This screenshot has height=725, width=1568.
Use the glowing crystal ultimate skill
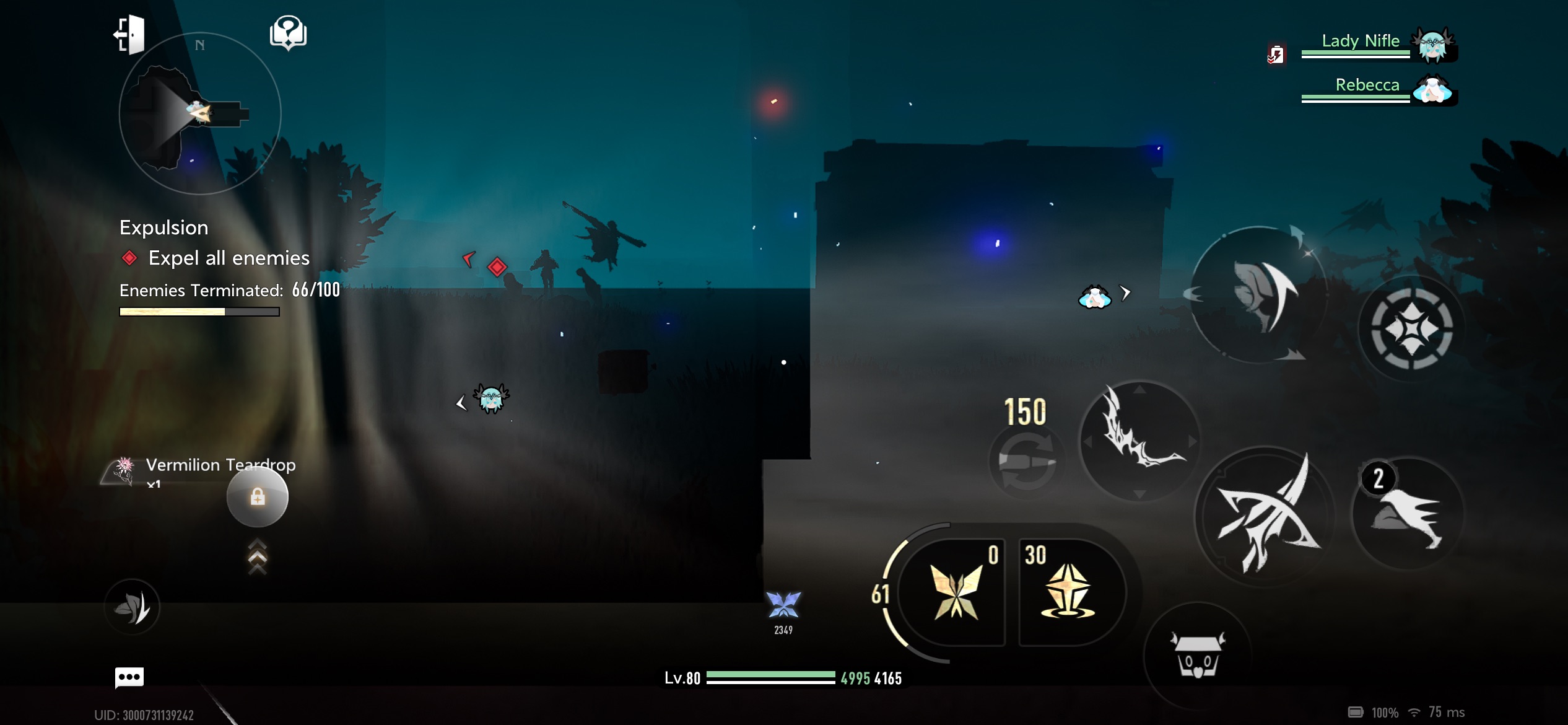1068,592
